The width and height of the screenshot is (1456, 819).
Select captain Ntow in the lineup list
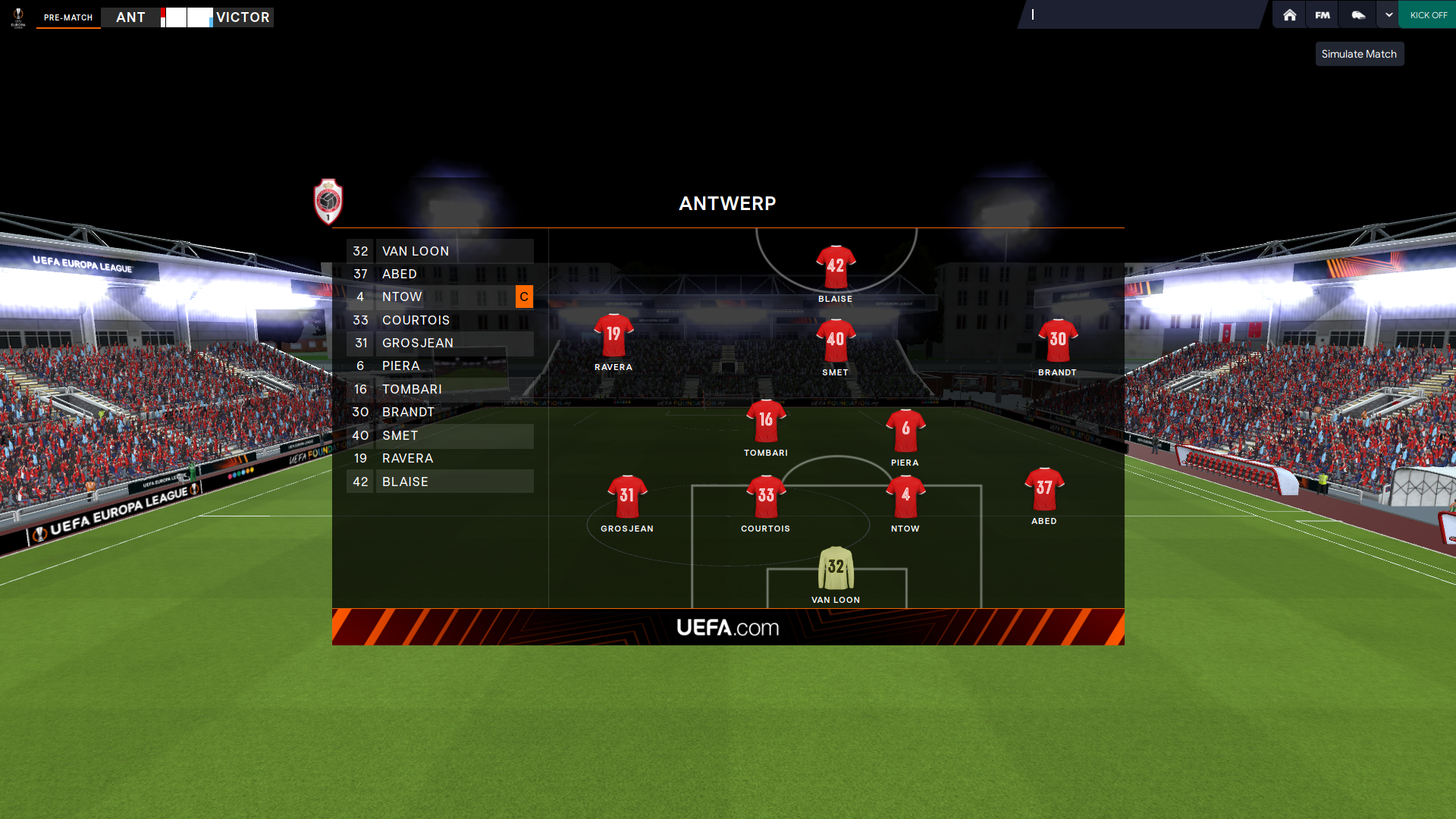[x=440, y=297]
